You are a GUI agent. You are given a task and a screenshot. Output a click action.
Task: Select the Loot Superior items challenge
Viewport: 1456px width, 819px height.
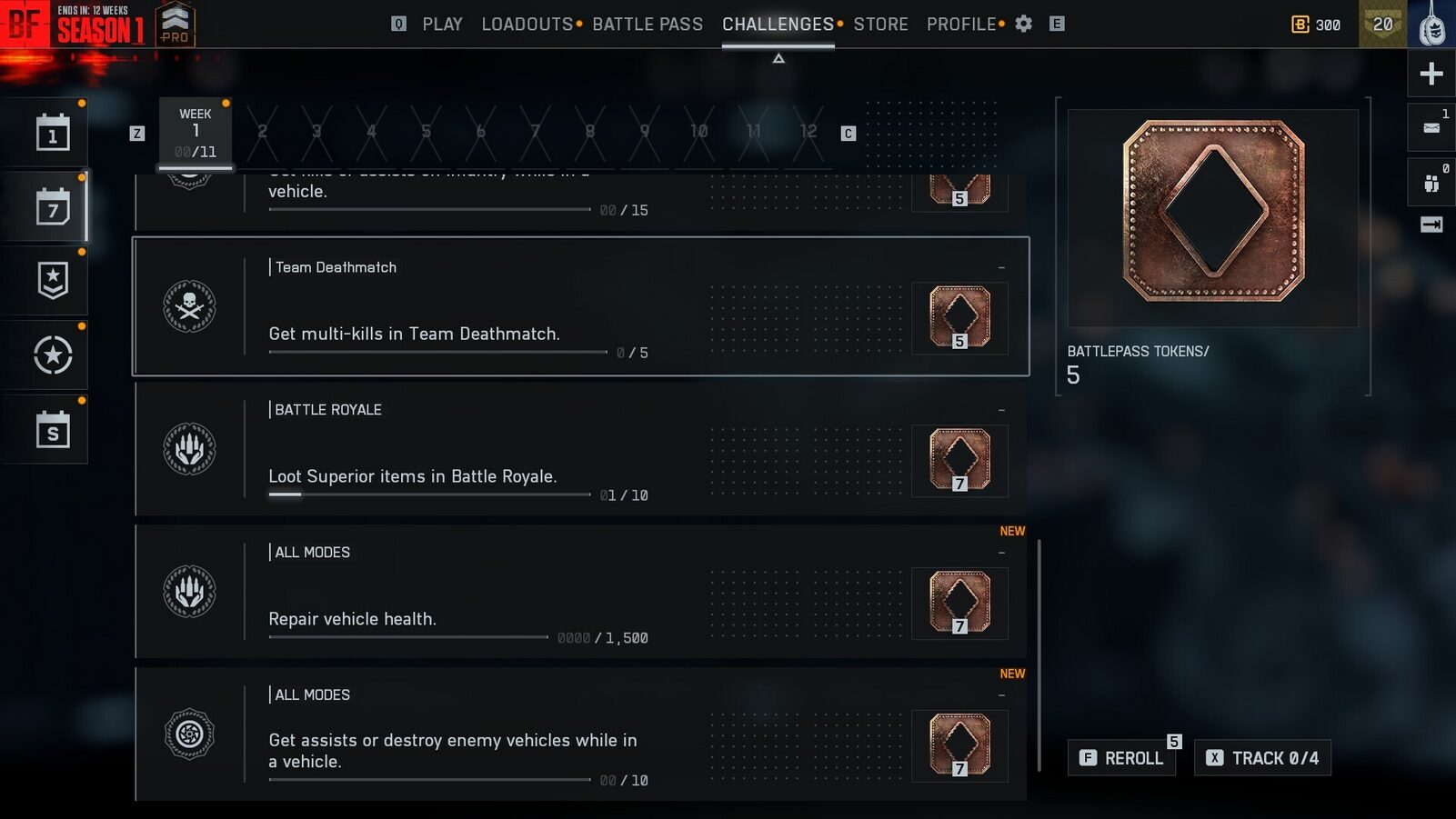[580, 449]
